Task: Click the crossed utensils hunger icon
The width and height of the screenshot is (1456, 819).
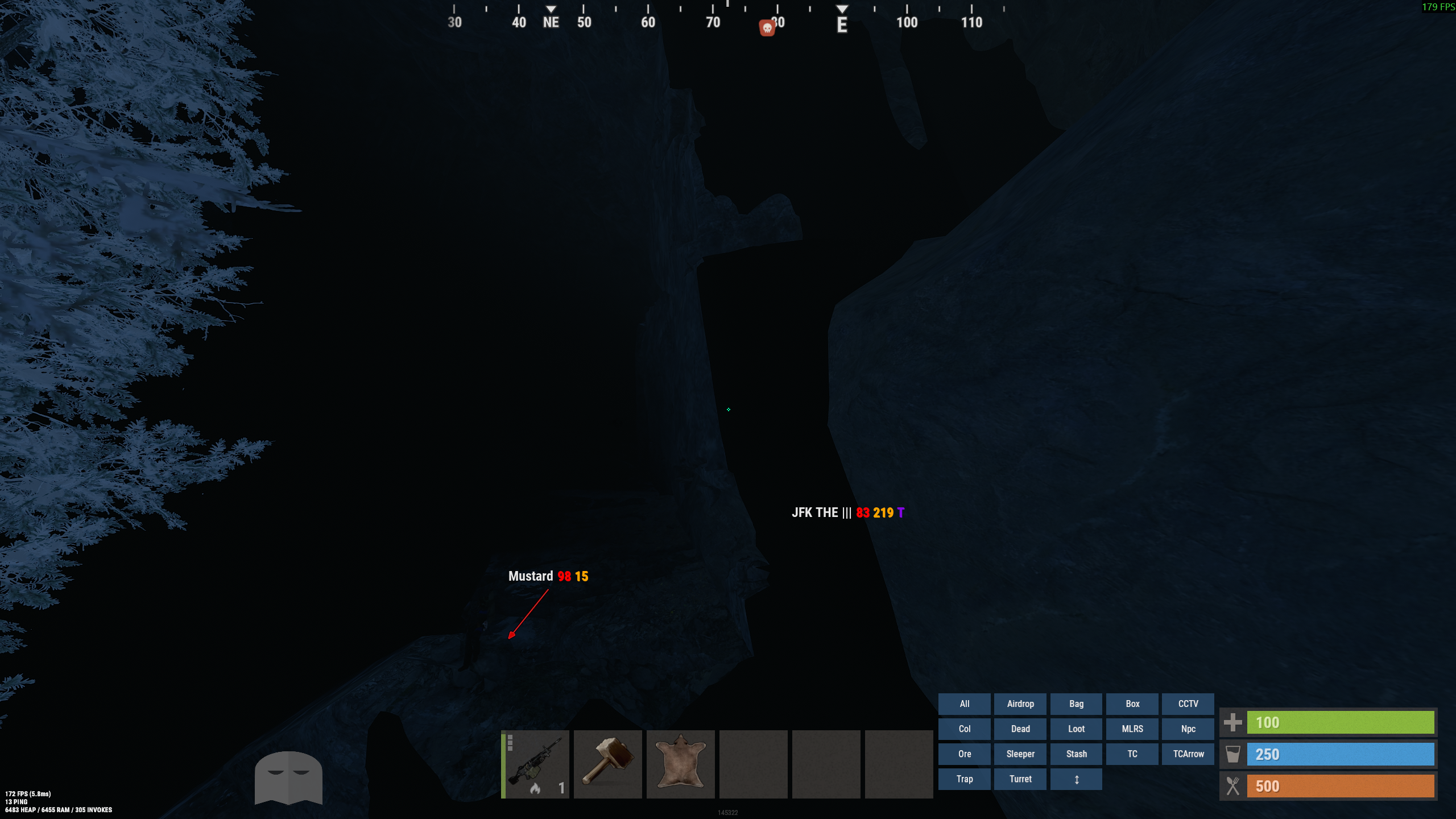Action: click(x=1232, y=786)
